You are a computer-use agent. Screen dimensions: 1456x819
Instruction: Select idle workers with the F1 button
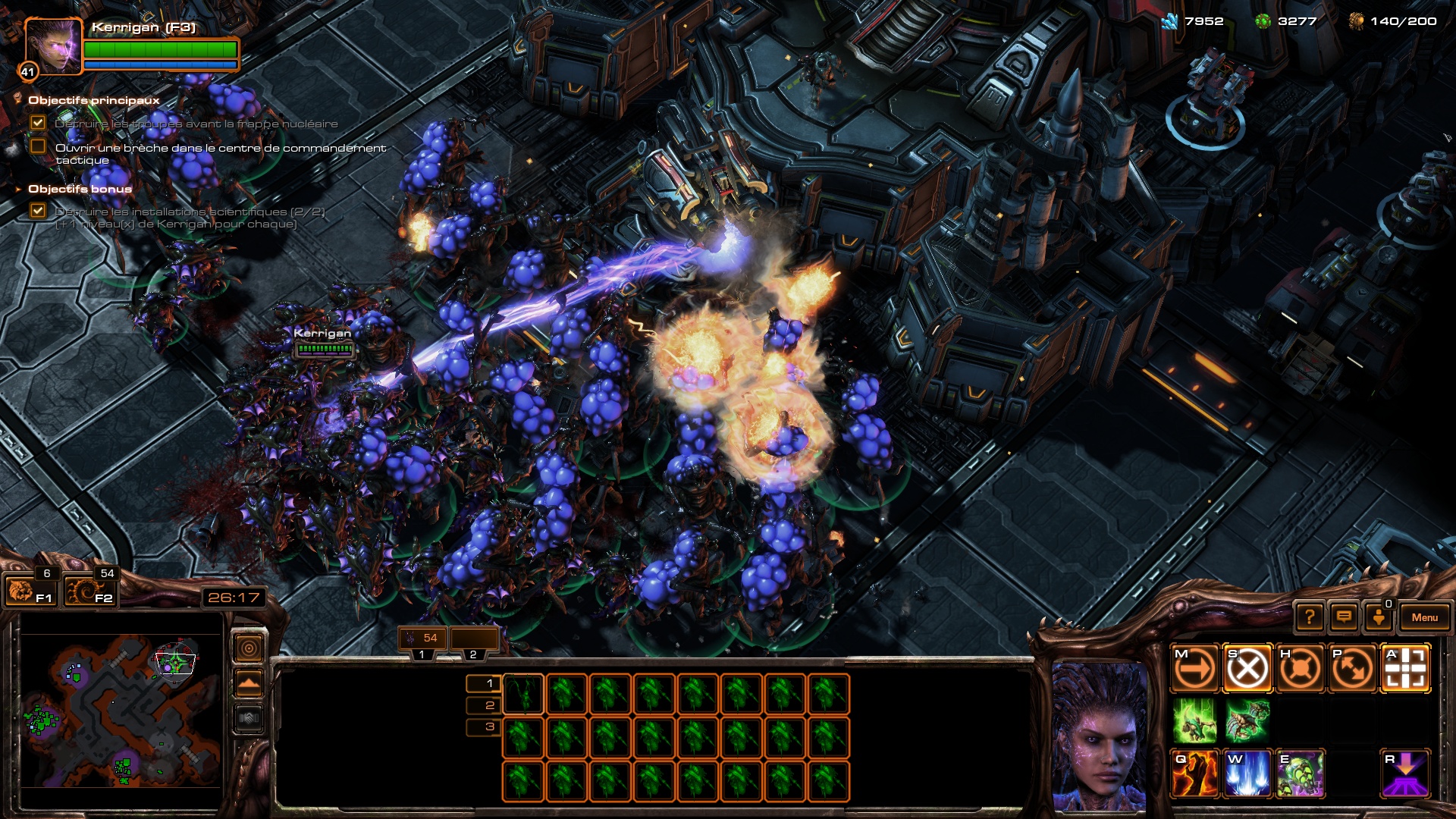click(x=30, y=591)
